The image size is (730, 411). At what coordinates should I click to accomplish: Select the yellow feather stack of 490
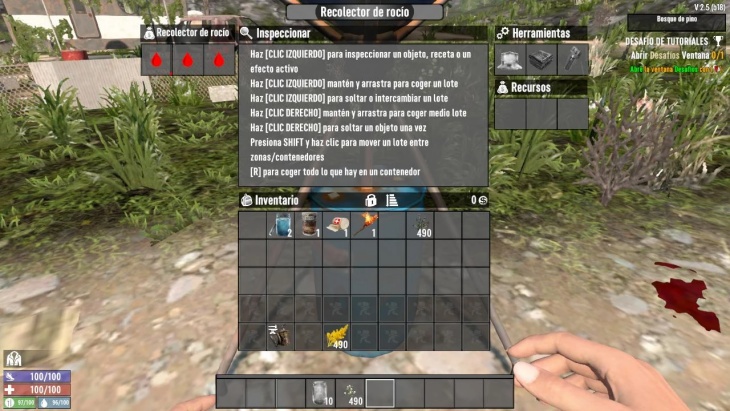coord(336,337)
